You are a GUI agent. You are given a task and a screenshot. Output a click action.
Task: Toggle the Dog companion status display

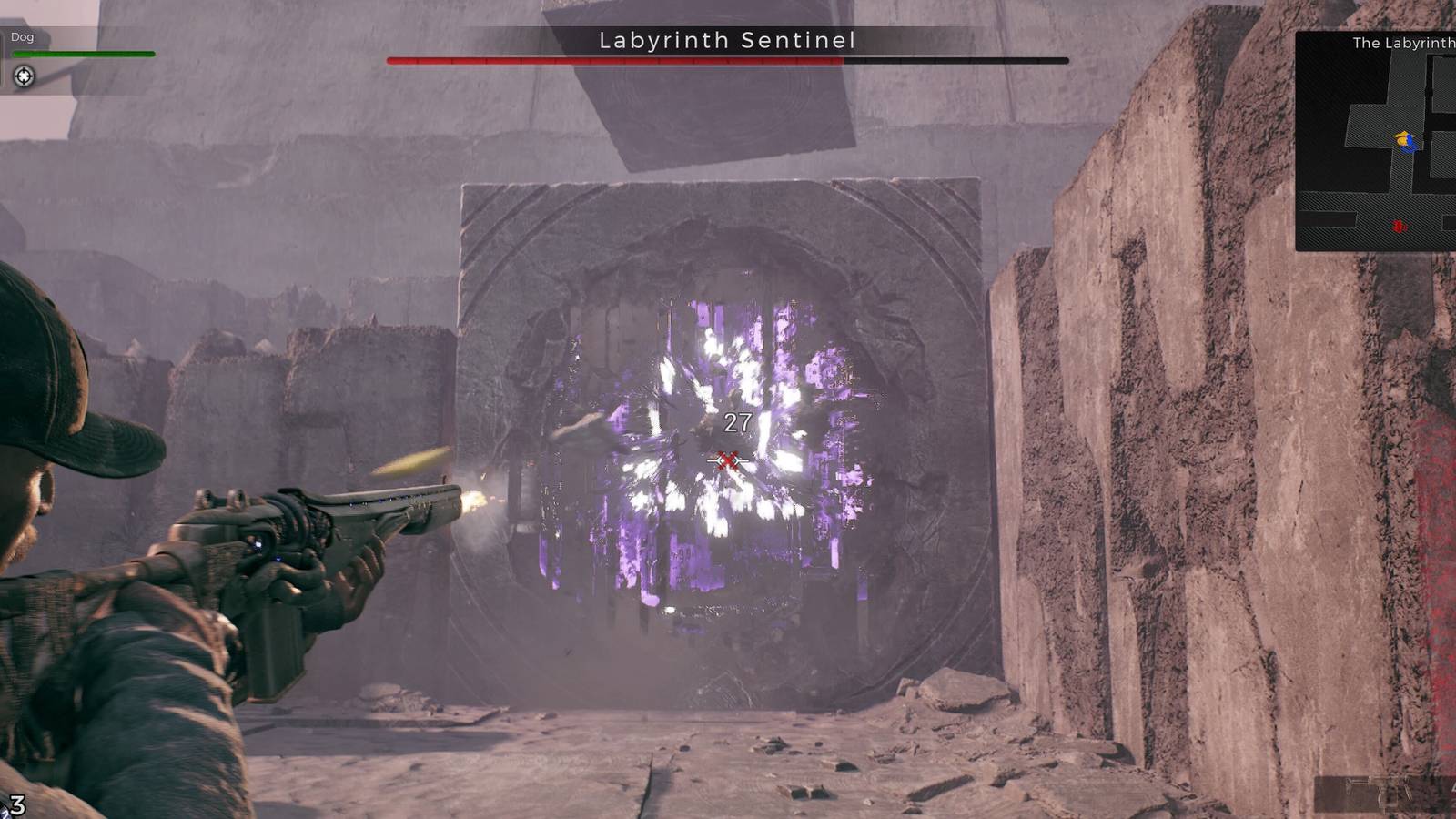click(x=82, y=55)
